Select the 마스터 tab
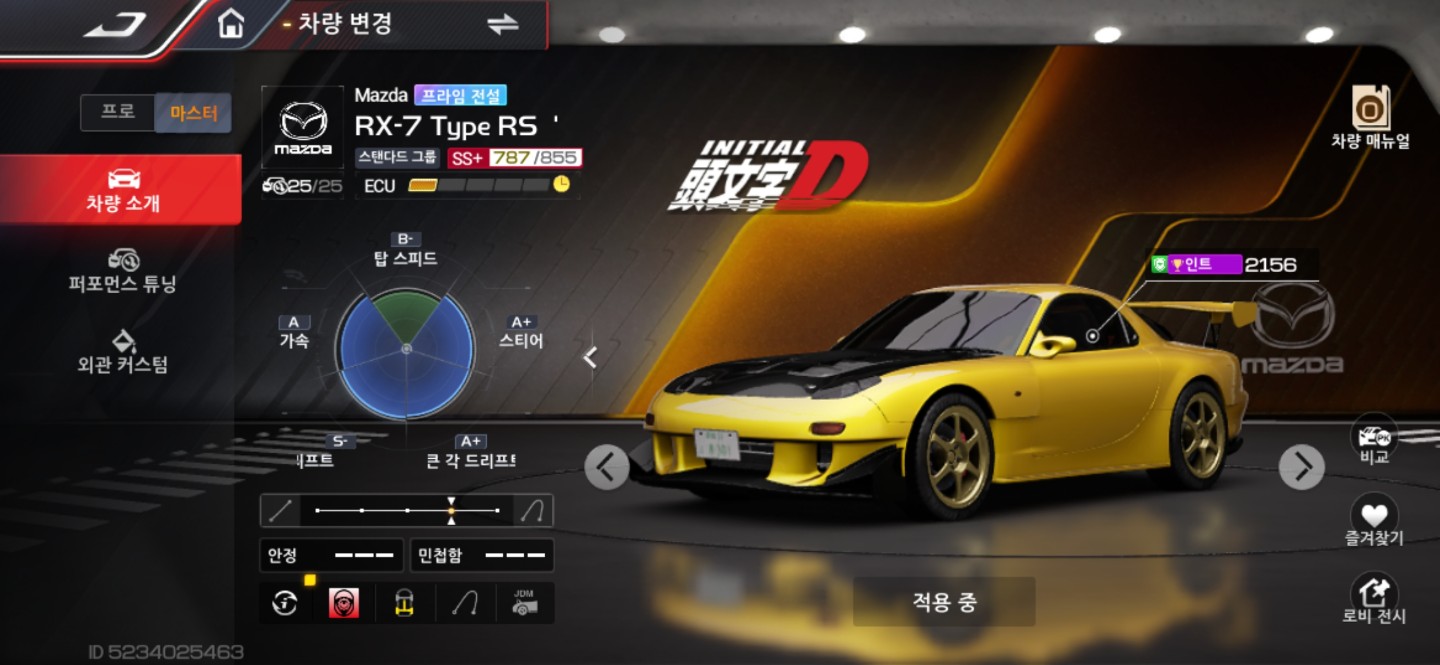Screen dimensions: 1440x665 tap(193, 113)
